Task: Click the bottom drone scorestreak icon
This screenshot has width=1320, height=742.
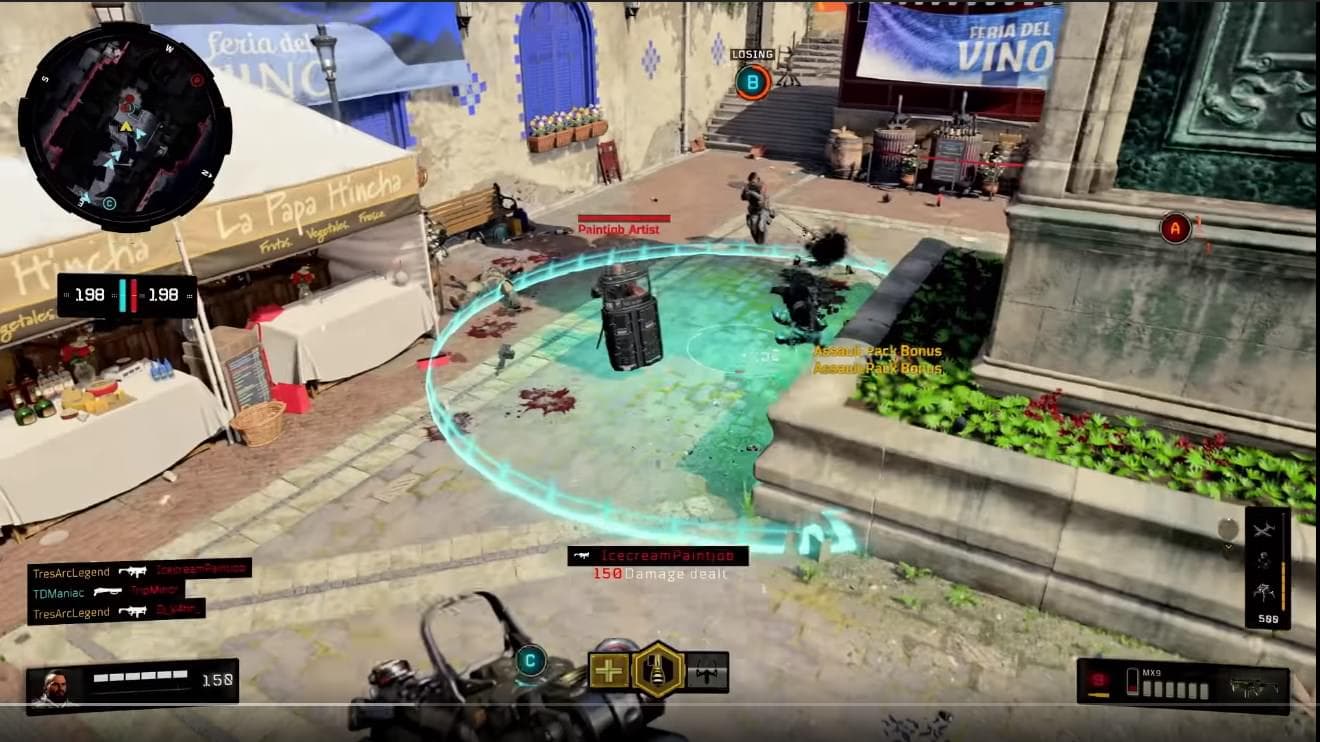Action: point(1265,590)
